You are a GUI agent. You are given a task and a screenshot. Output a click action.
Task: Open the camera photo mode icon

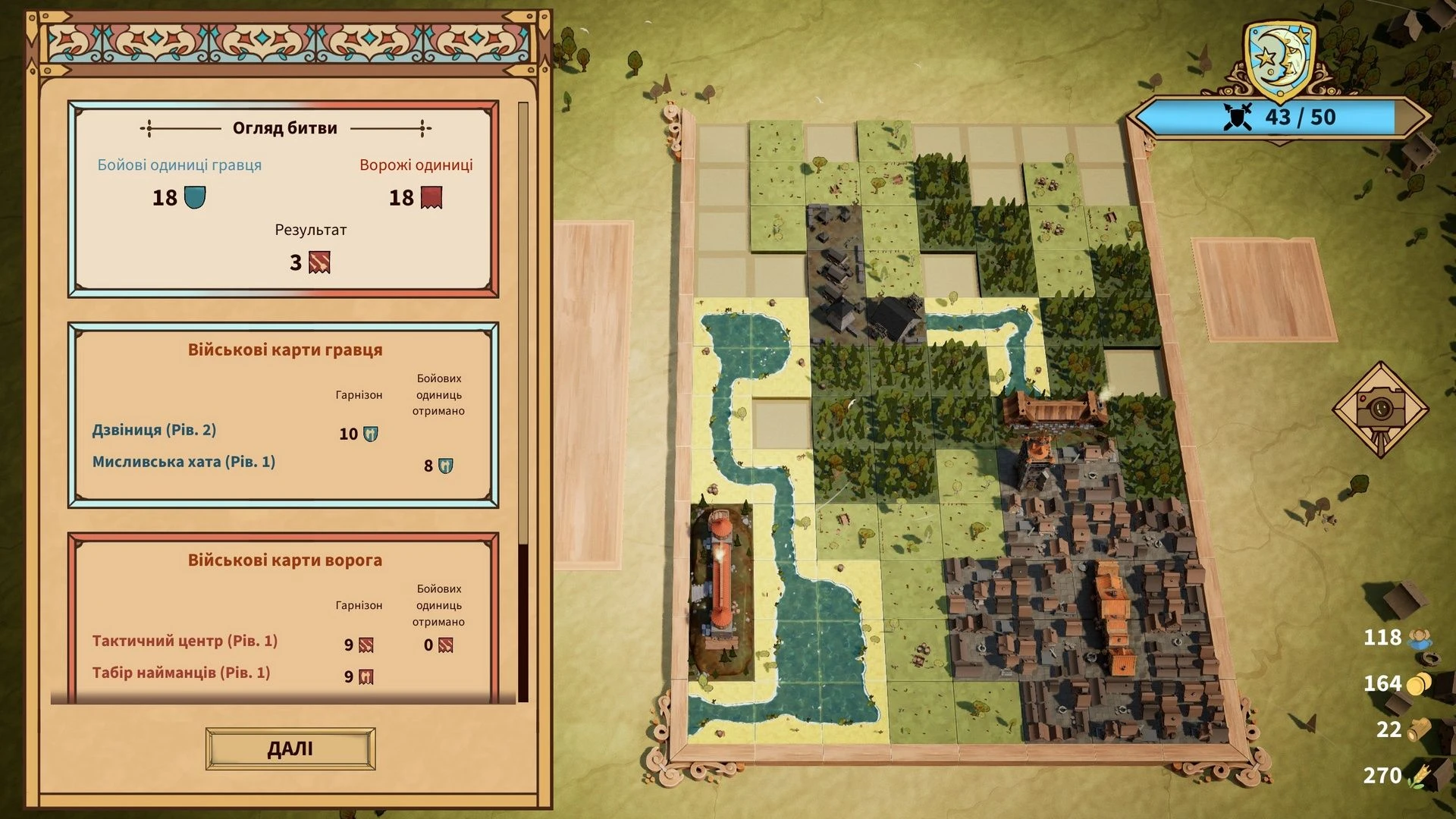point(1380,409)
